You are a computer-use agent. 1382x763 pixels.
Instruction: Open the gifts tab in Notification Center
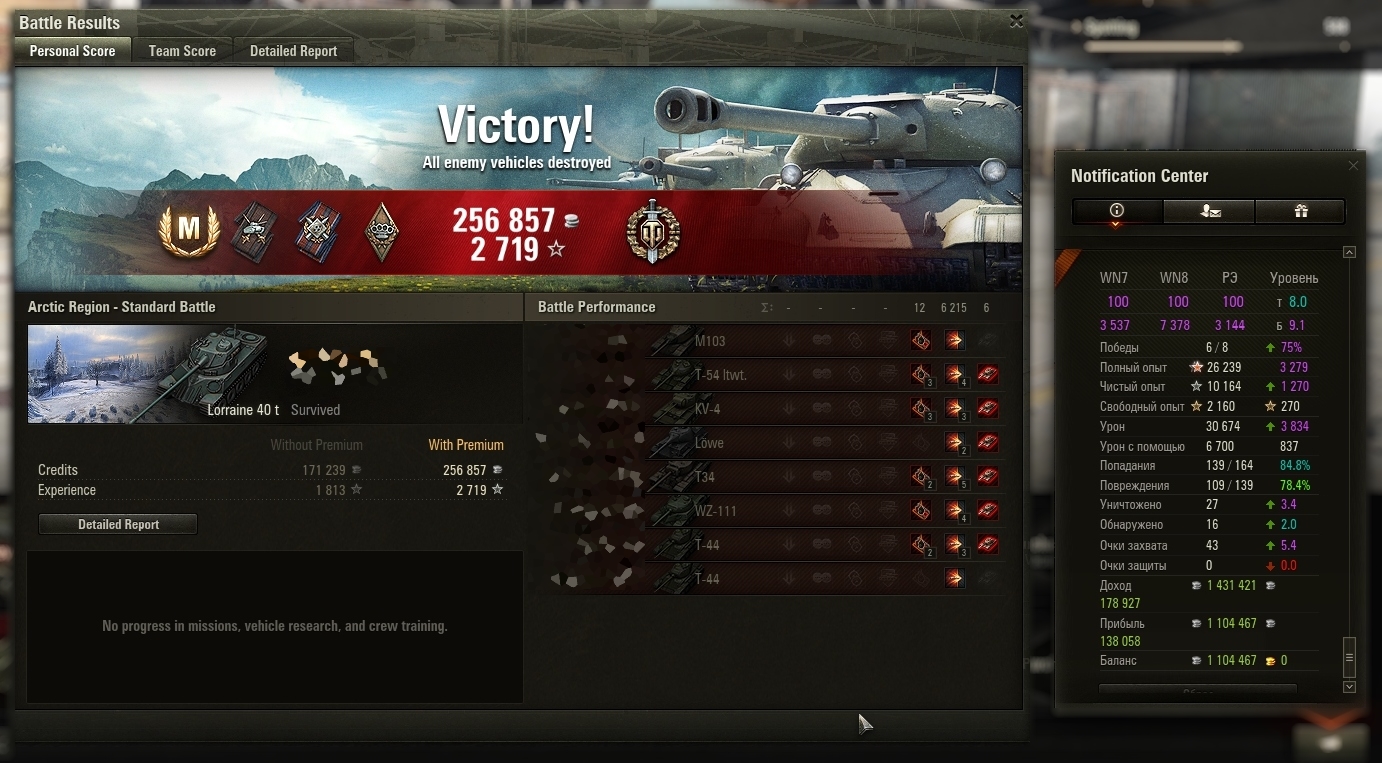[1300, 211]
